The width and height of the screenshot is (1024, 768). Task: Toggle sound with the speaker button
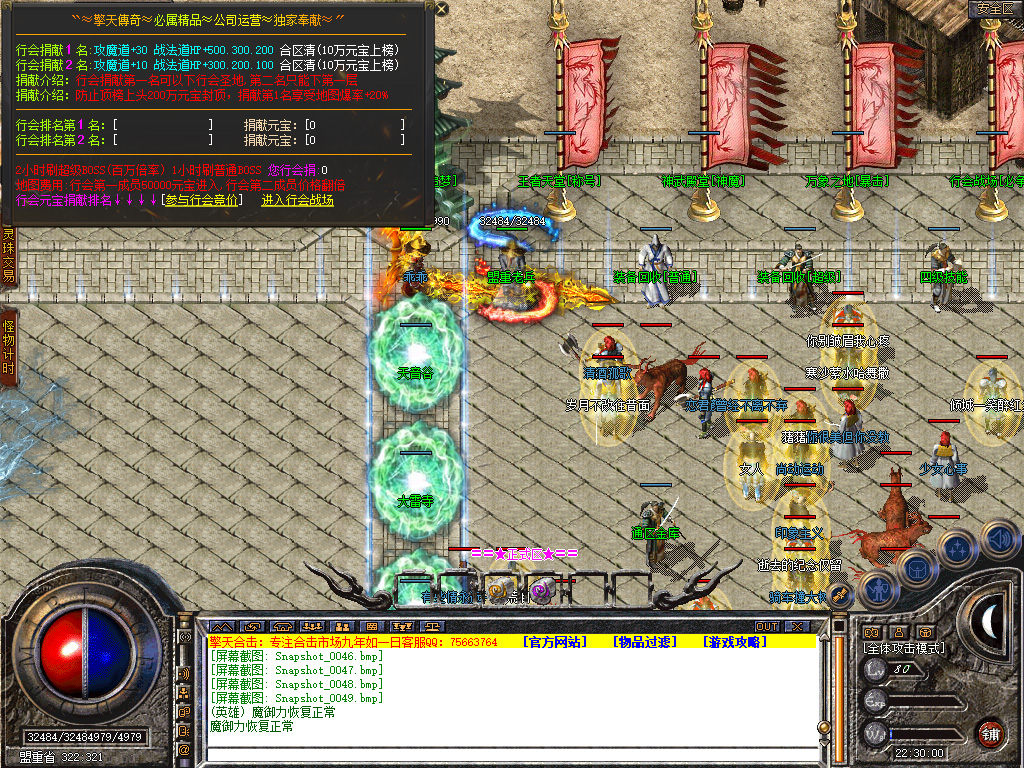[1000, 540]
